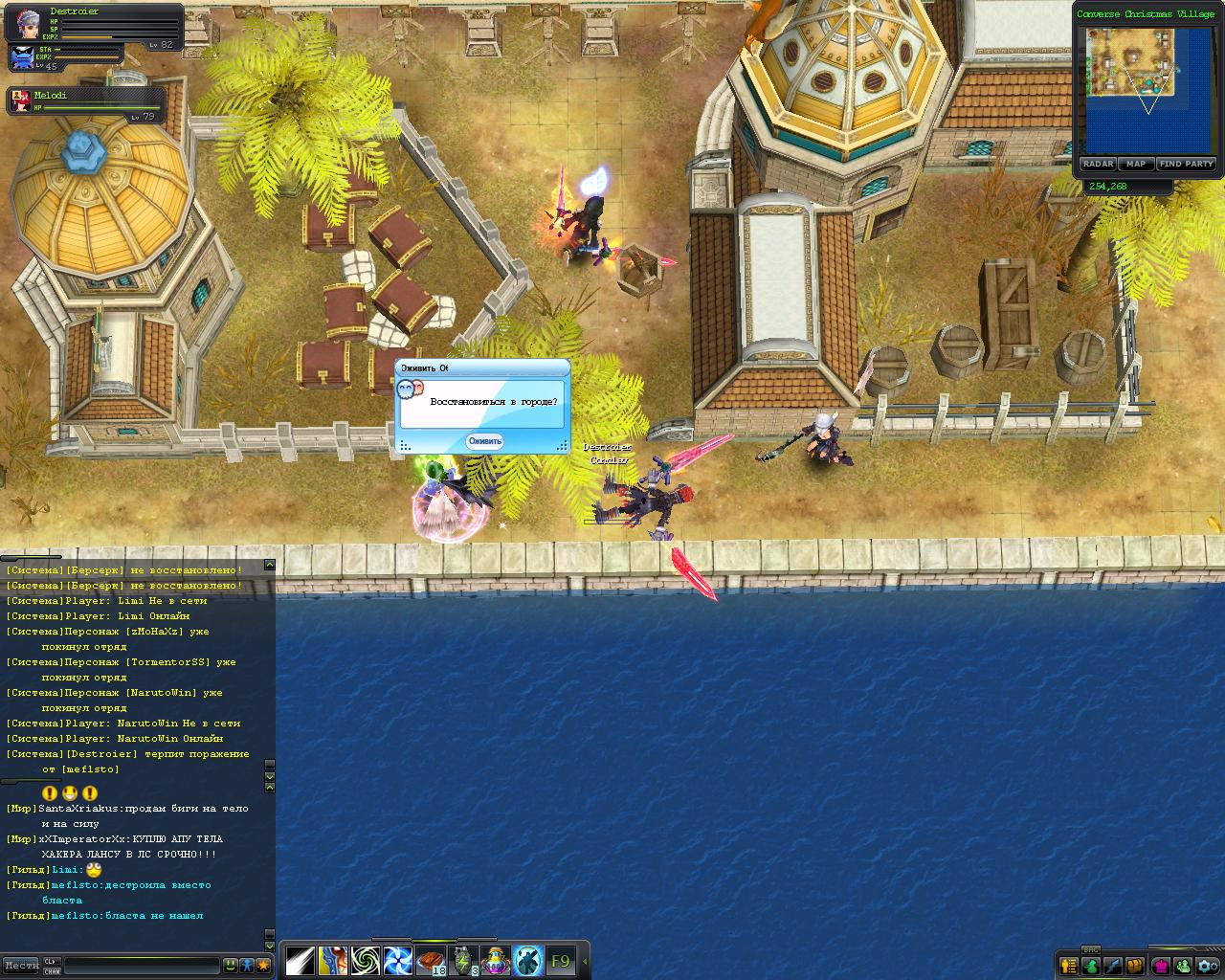Click the FIND PARTY button
The height and width of the screenshot is (980, 1225).
point(1186,164)
